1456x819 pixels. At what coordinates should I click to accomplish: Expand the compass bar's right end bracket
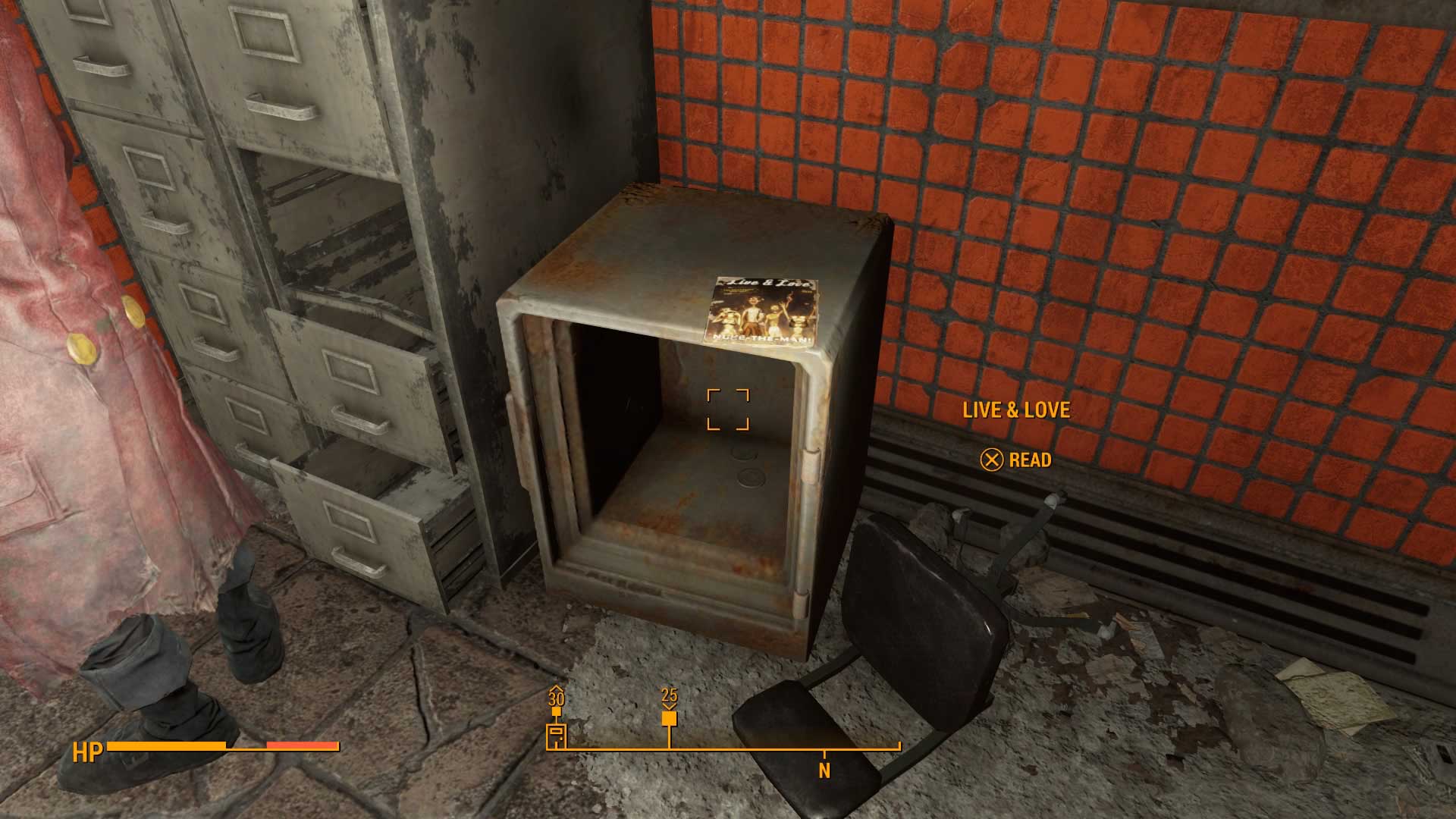pos(898,747)
